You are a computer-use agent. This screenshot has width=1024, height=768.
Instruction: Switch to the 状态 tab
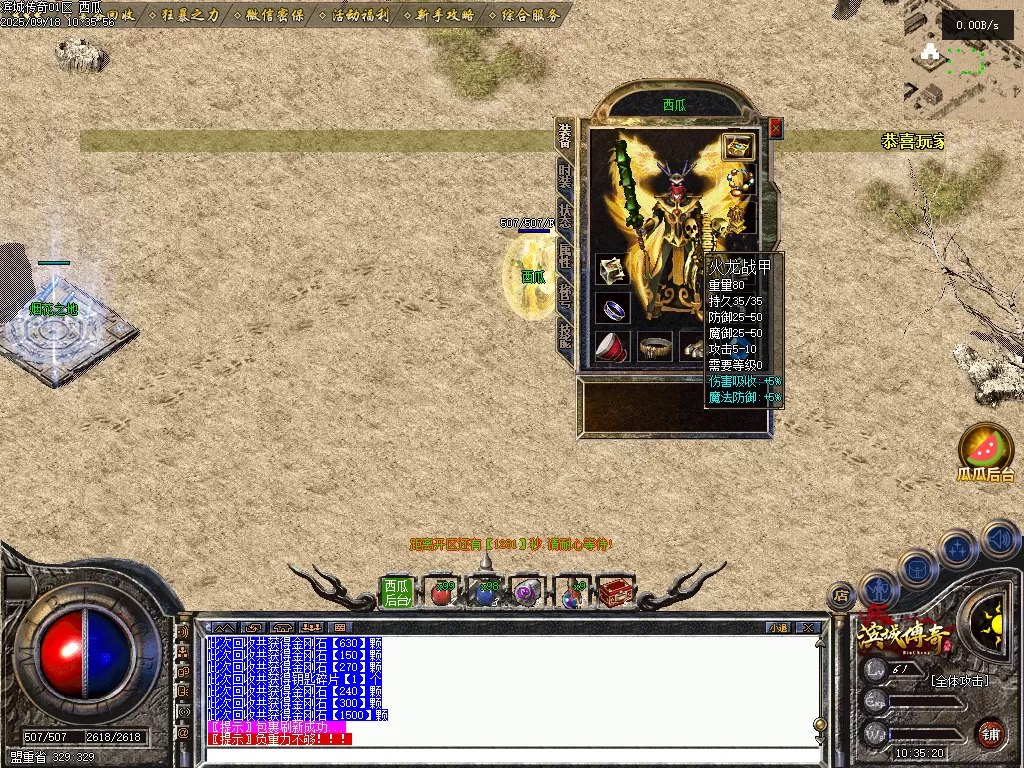click(x=565, y=217)
